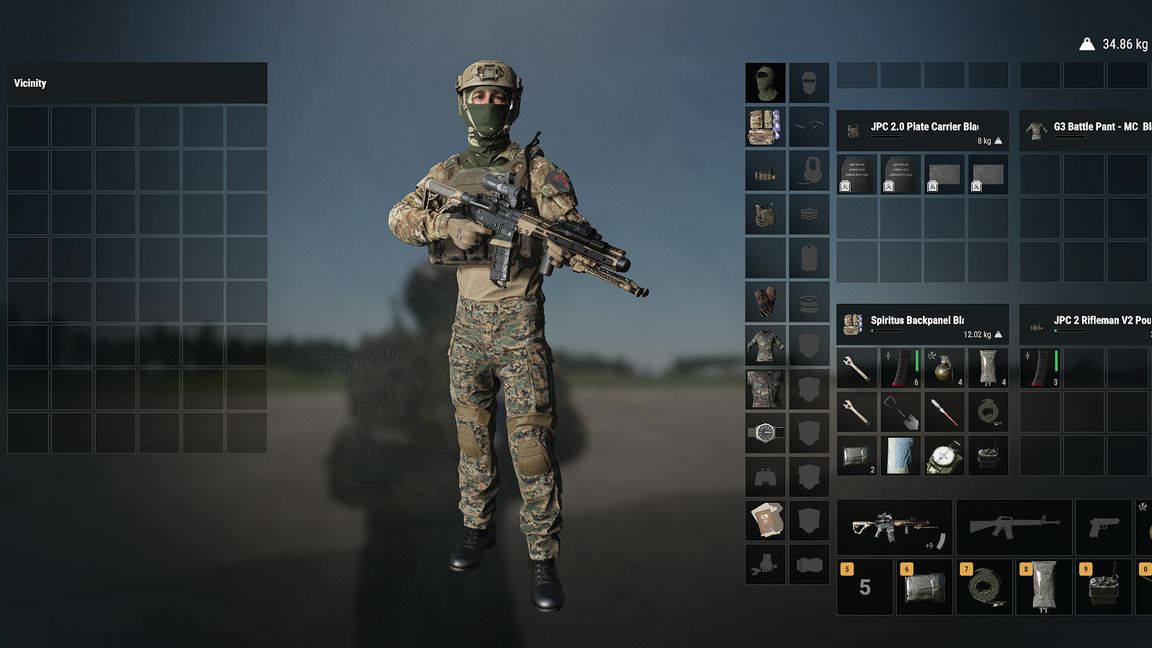1152x648 pixels.
Task: Choose the empty secondary rifle slot
Action: click(x=1013, y=527)
